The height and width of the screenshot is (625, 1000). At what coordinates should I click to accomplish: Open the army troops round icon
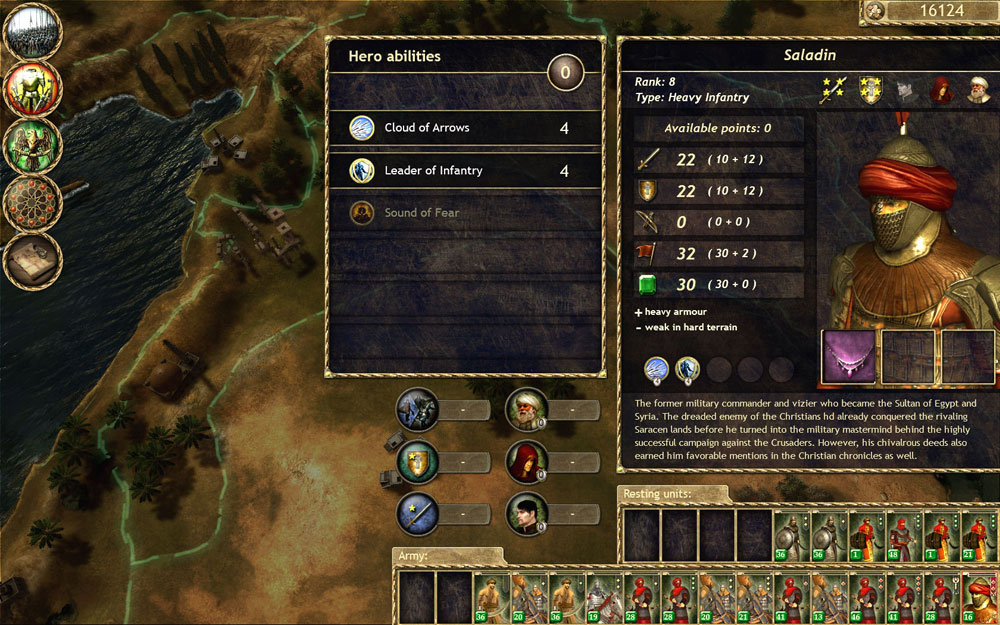(x=33, y=33)
